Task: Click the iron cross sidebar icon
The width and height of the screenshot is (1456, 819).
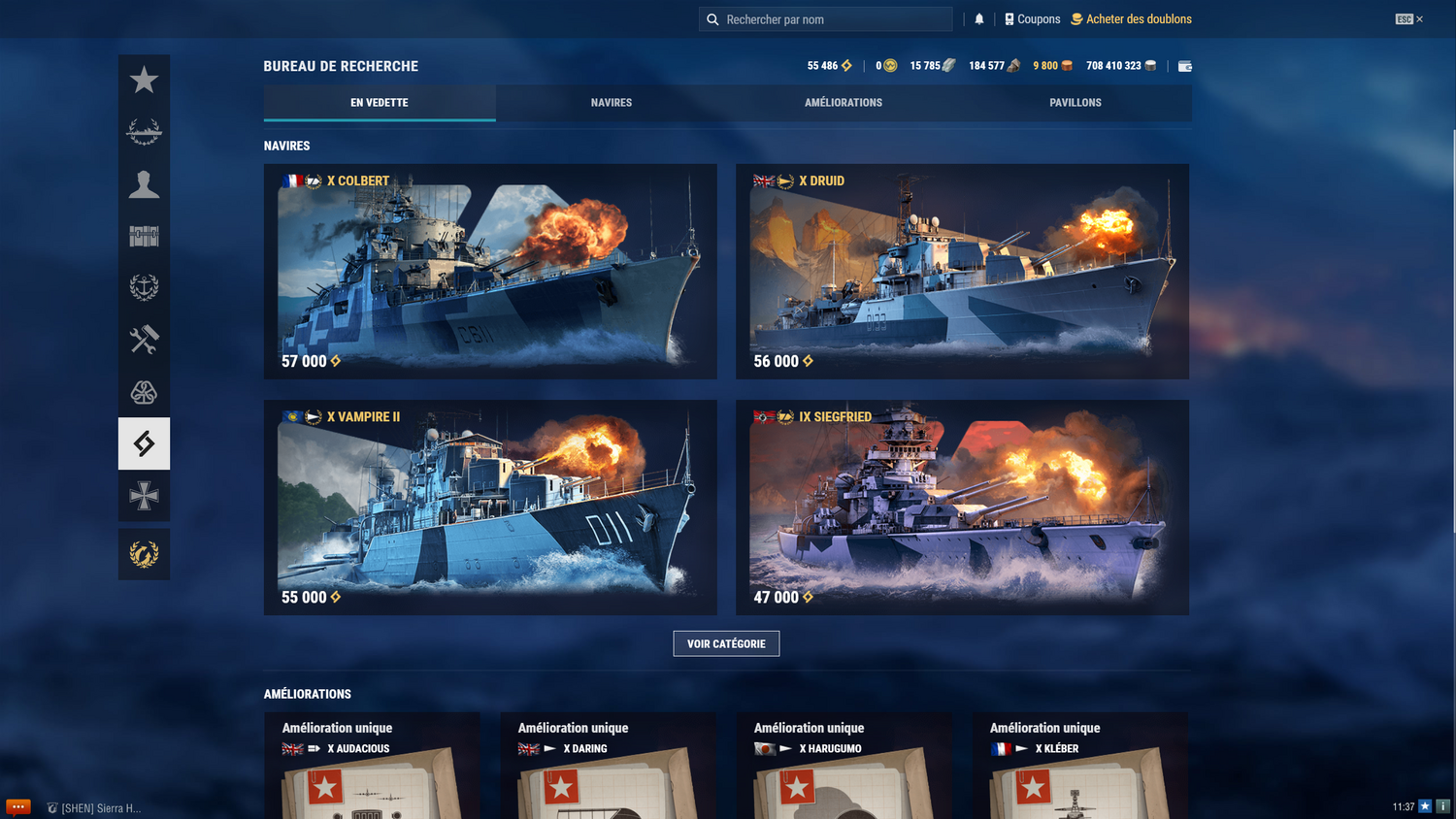Action: [144, 496]
